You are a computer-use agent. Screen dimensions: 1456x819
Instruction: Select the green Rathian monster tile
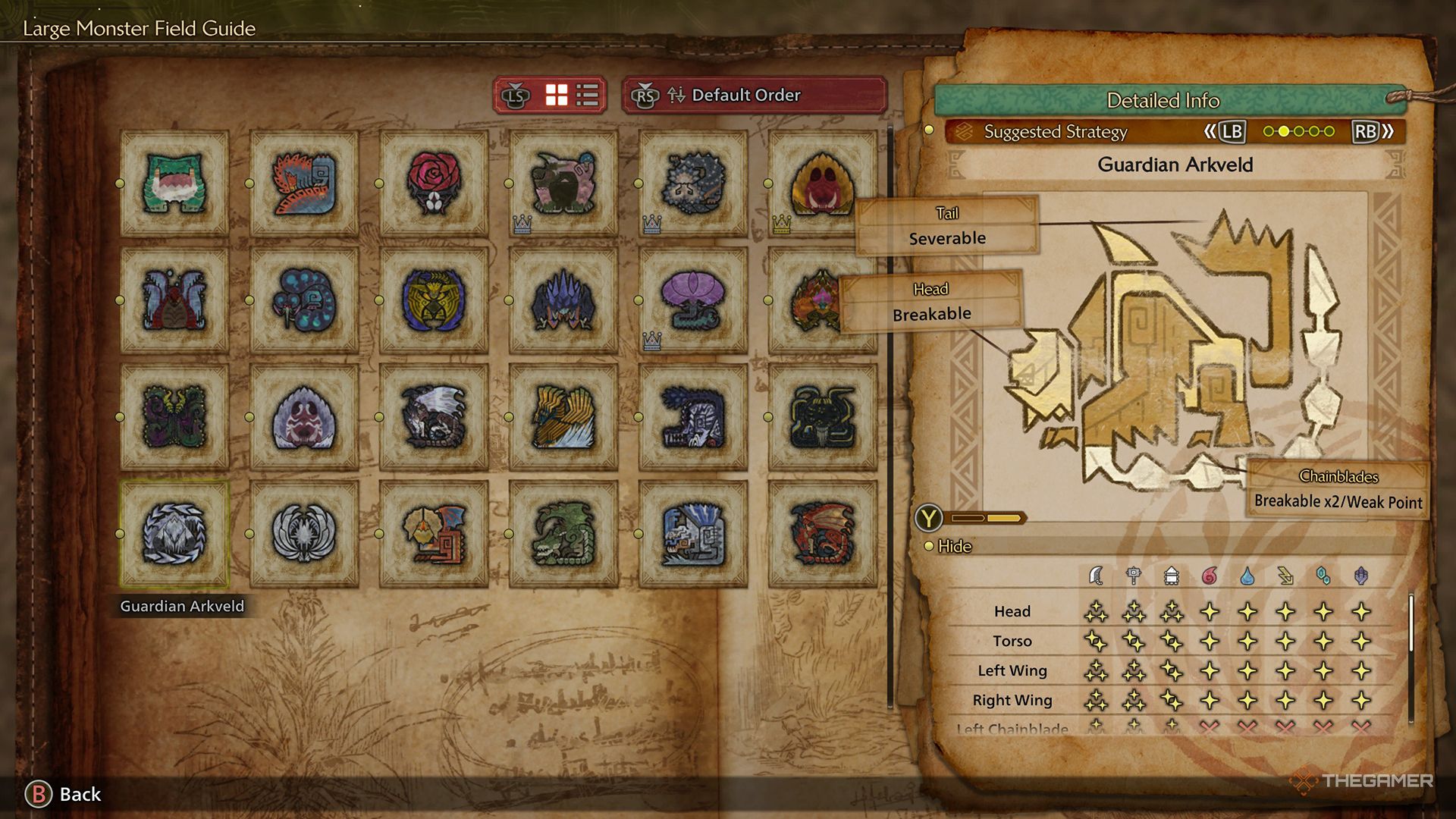point(563,534)
